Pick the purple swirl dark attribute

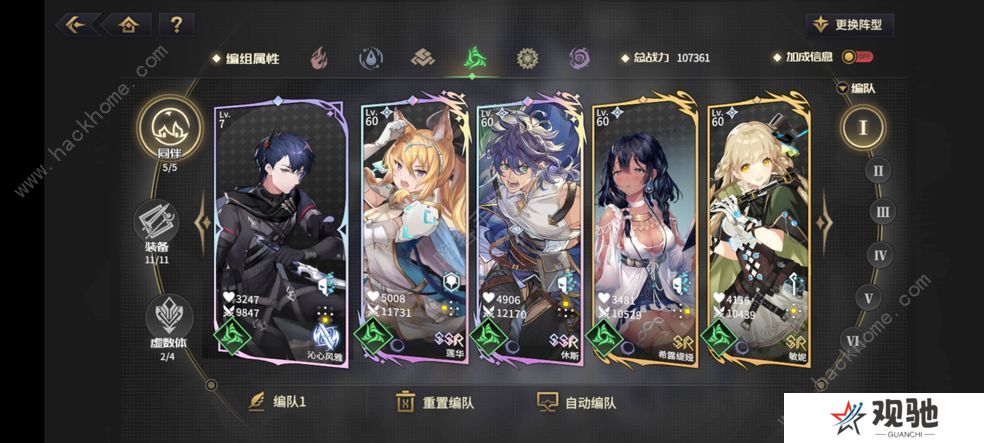tap(579, 58)
